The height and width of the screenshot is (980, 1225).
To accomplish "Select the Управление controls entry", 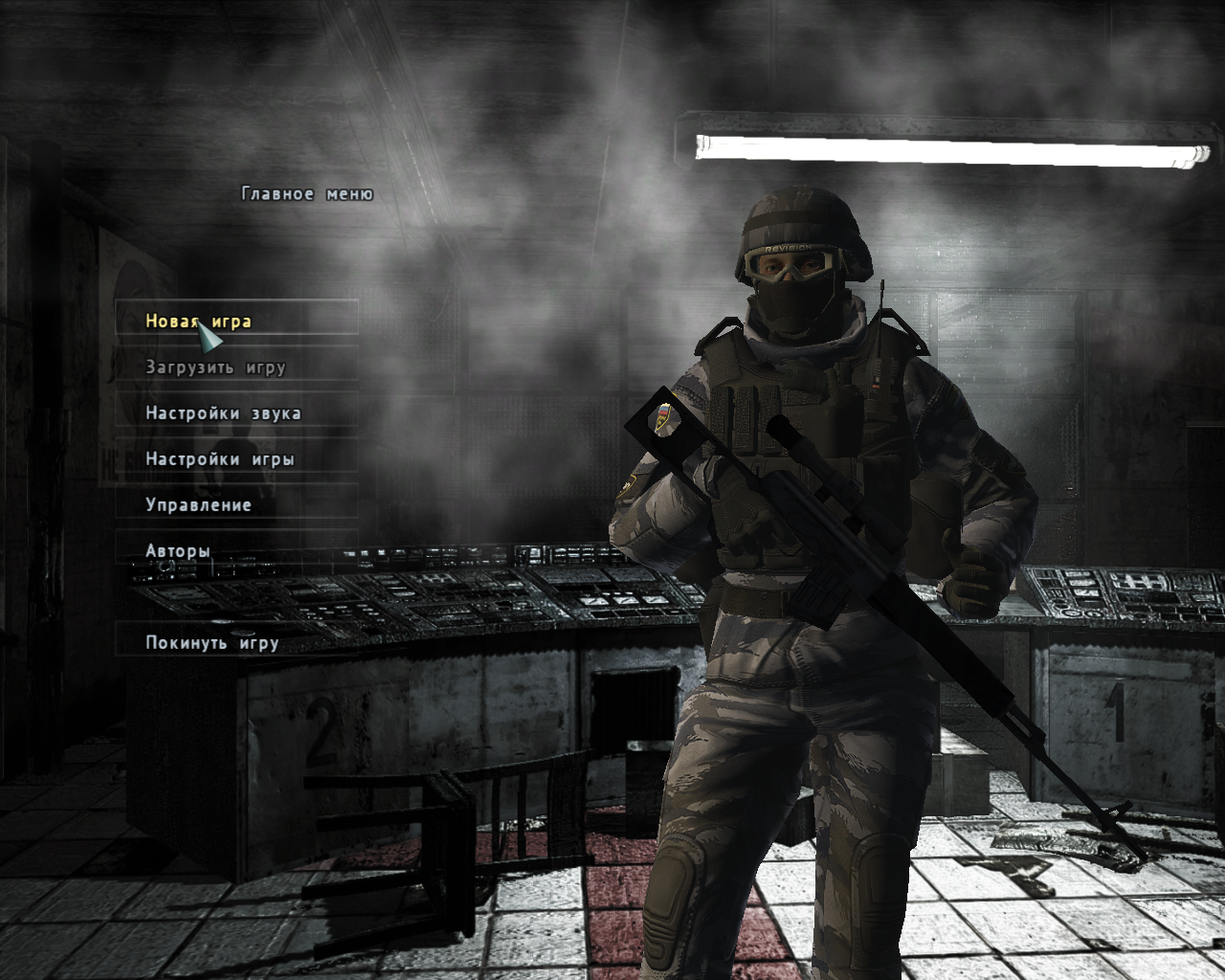I will tap(198, 504).
